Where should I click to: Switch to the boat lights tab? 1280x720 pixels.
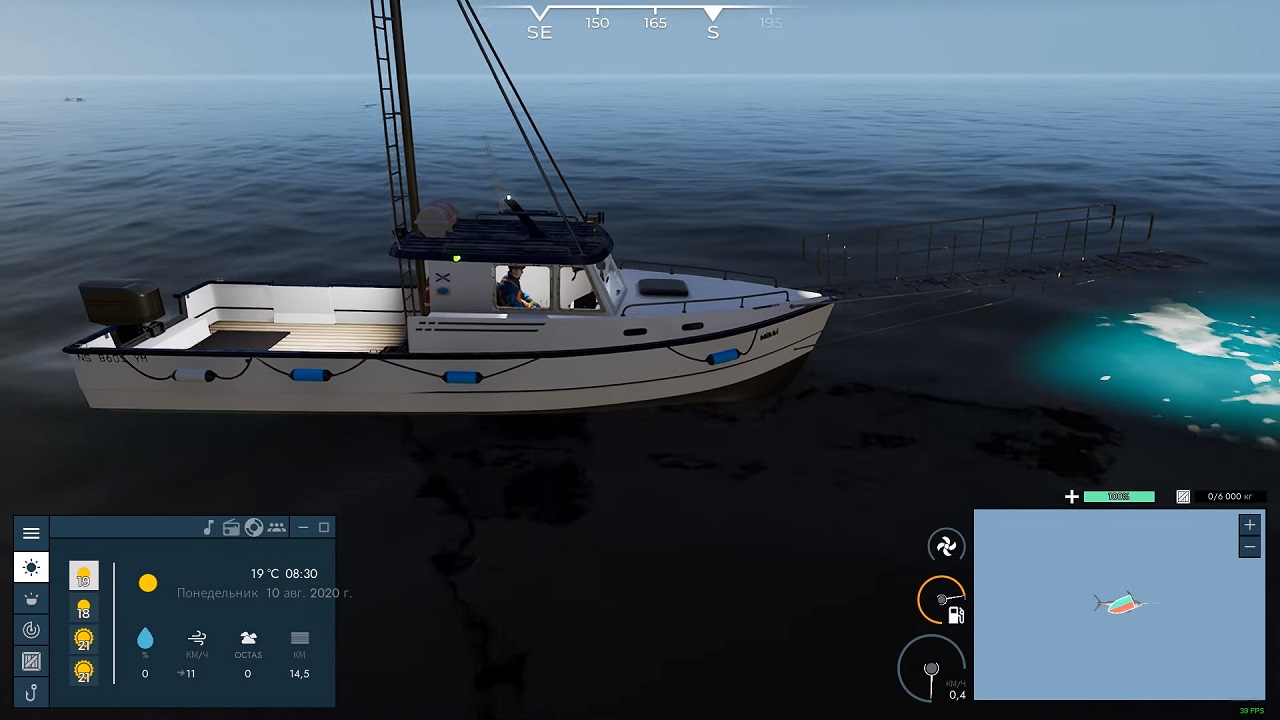(31, 598)
